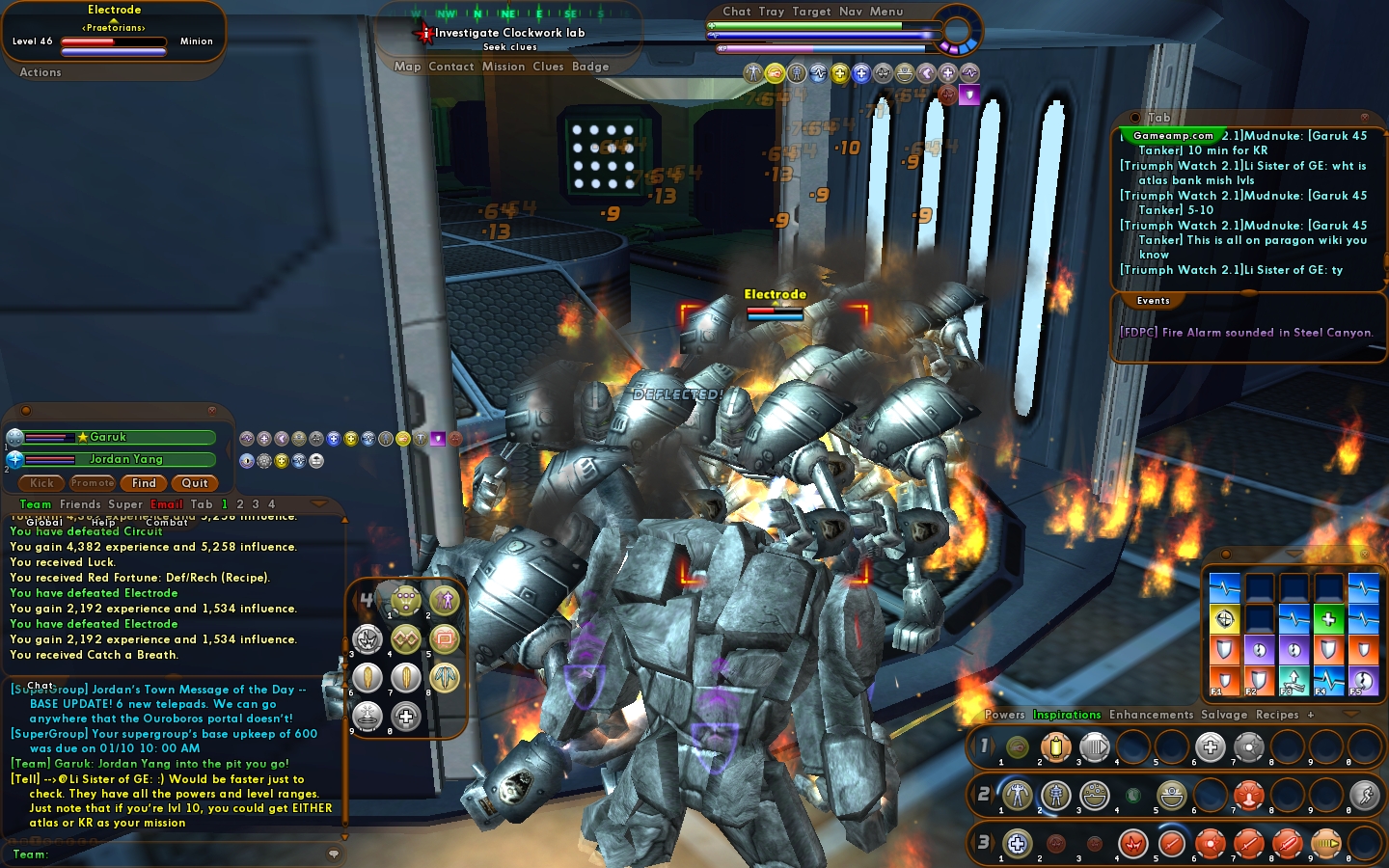This screenshot has width=1389, height=868.
Task: Open the Contact list
Action: coord(450,67)
